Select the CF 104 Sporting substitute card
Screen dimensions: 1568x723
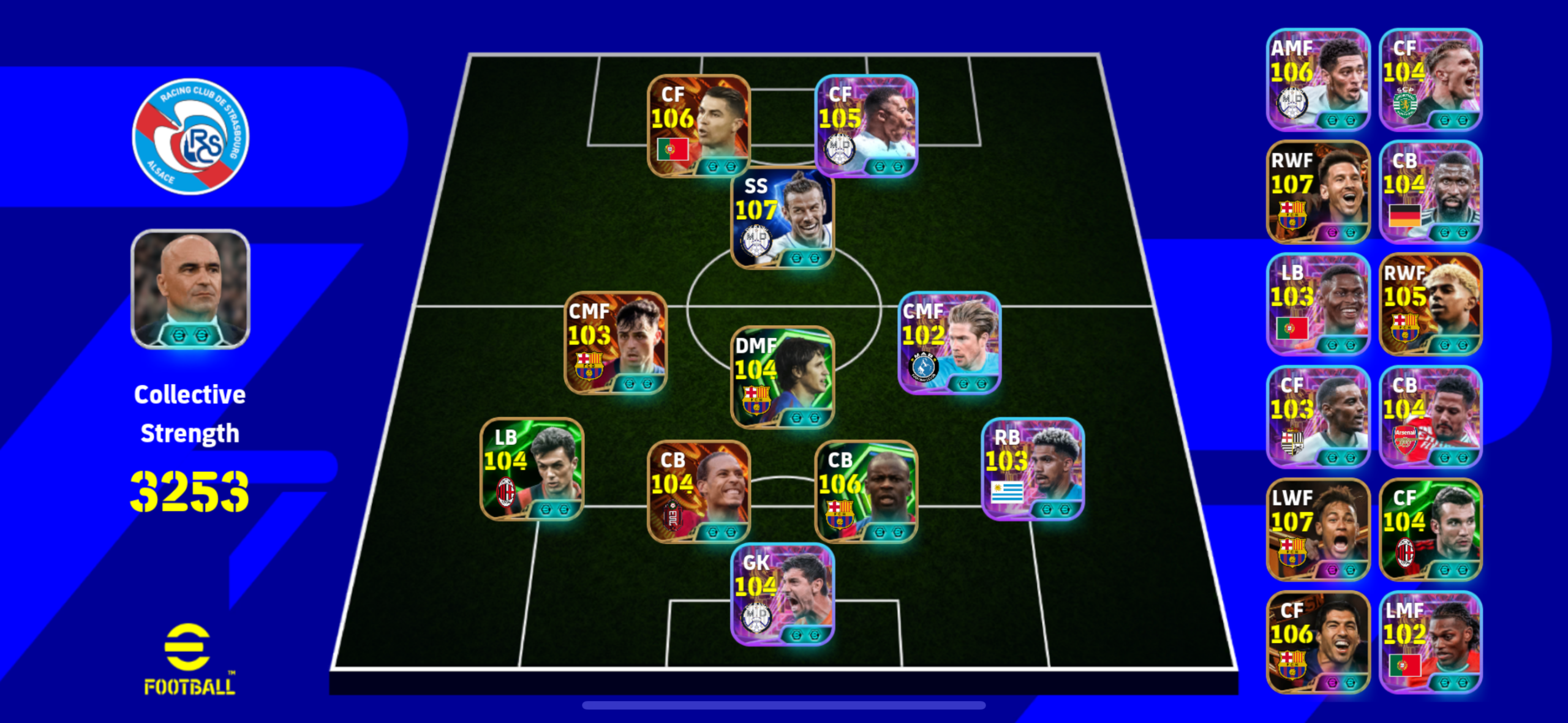(1430, 80)
